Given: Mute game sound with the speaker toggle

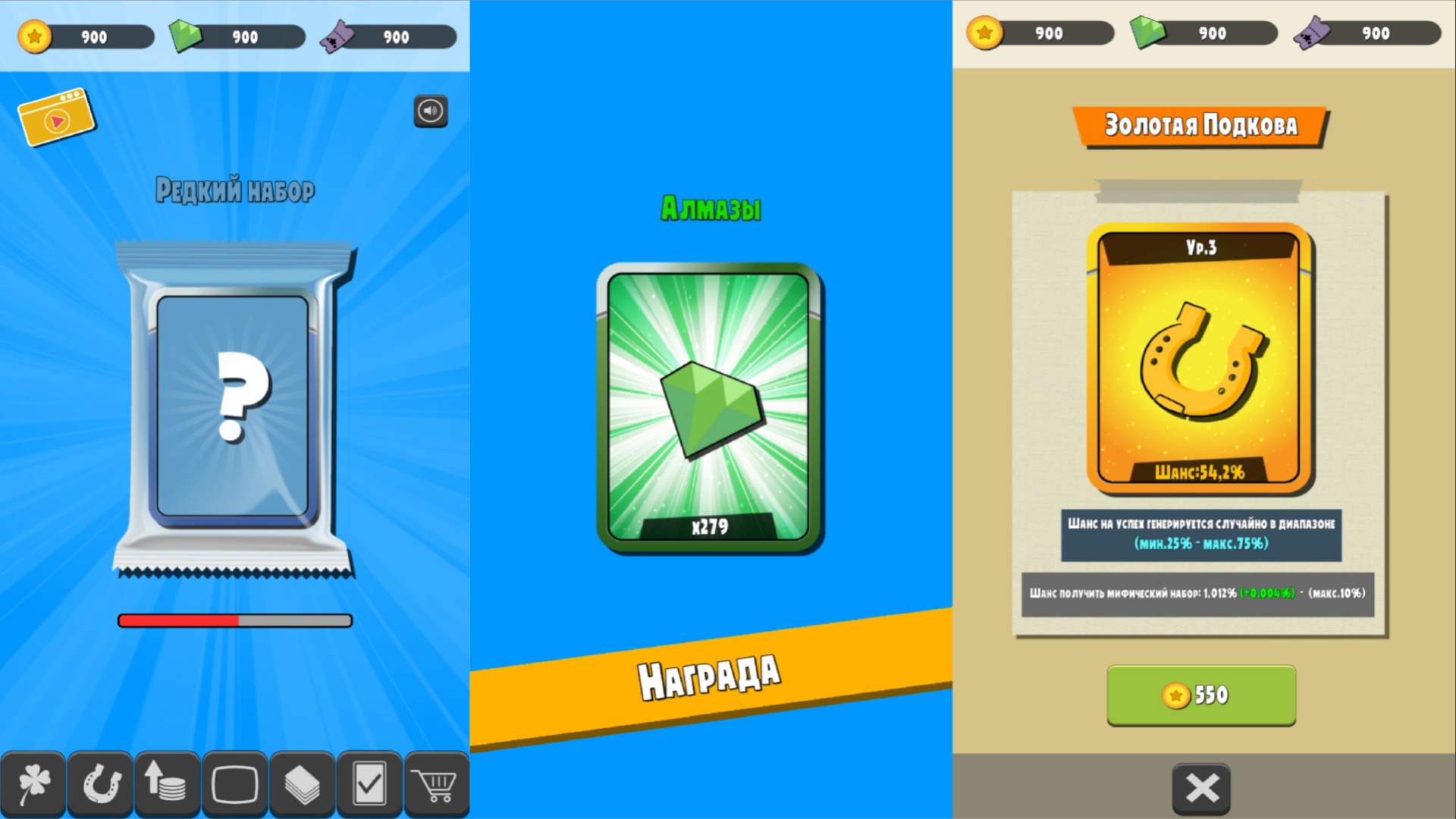Looking at the screenshot, I should 429,111.
